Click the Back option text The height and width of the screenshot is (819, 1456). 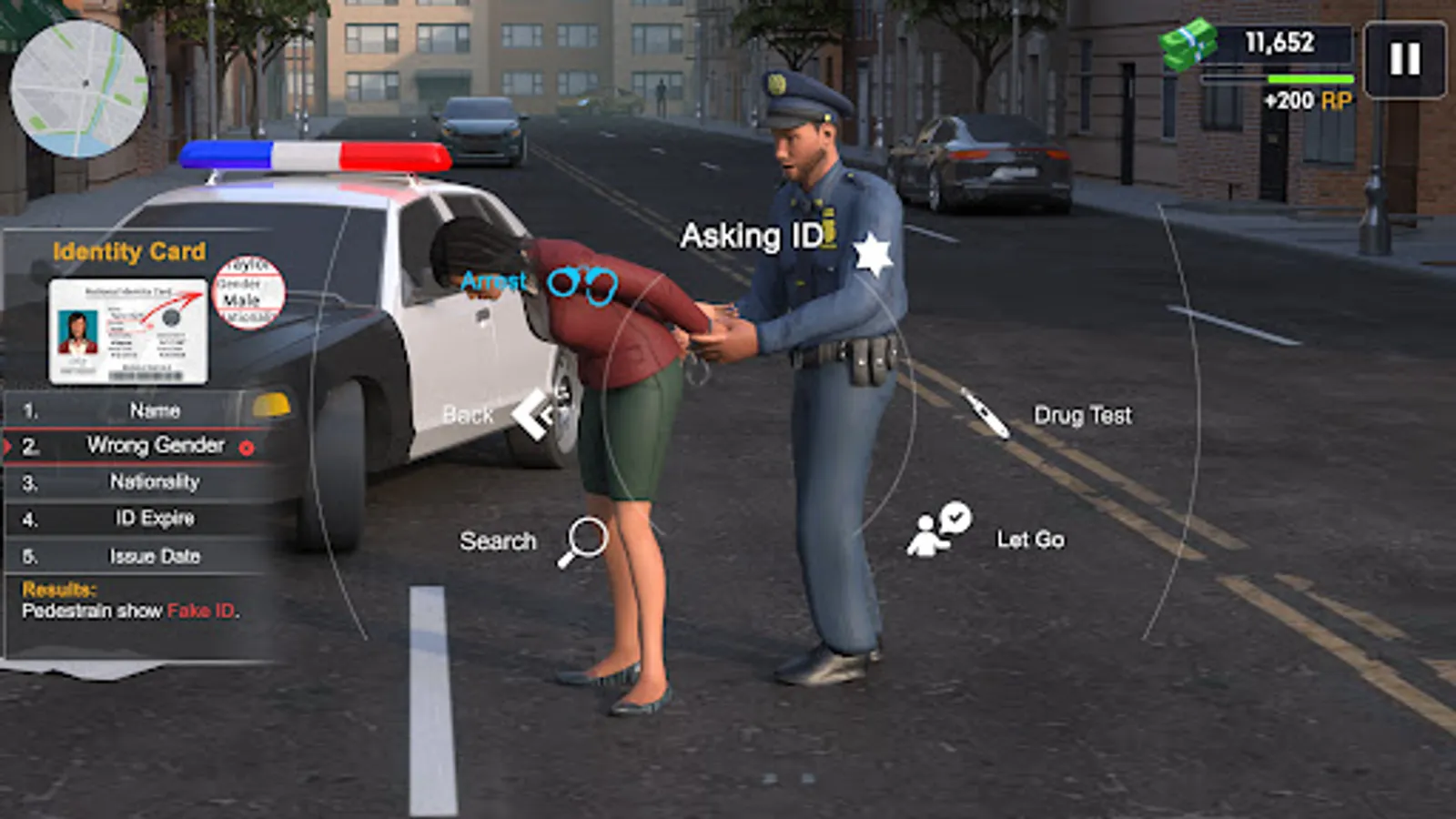tap(467, 414)
